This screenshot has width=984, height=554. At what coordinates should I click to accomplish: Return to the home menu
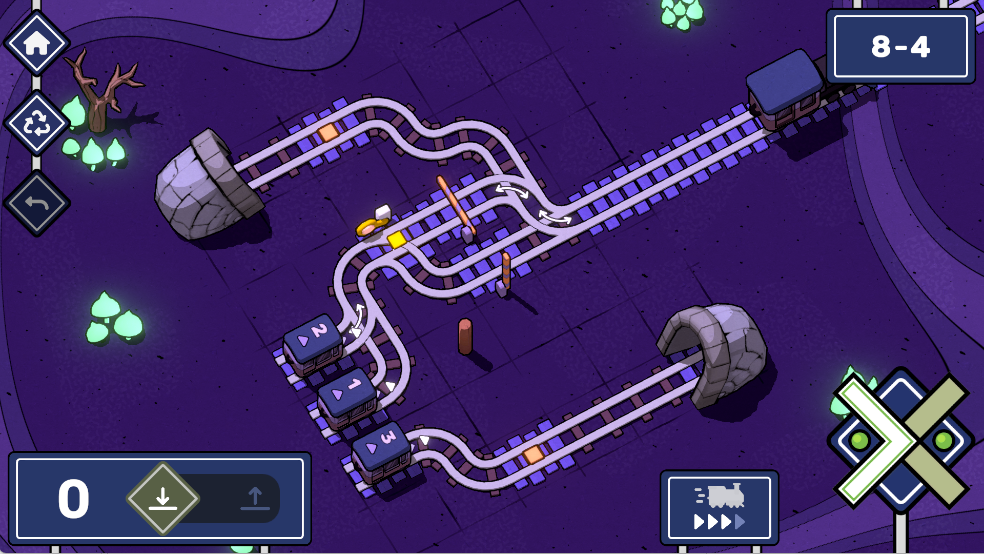click(37, 43)
